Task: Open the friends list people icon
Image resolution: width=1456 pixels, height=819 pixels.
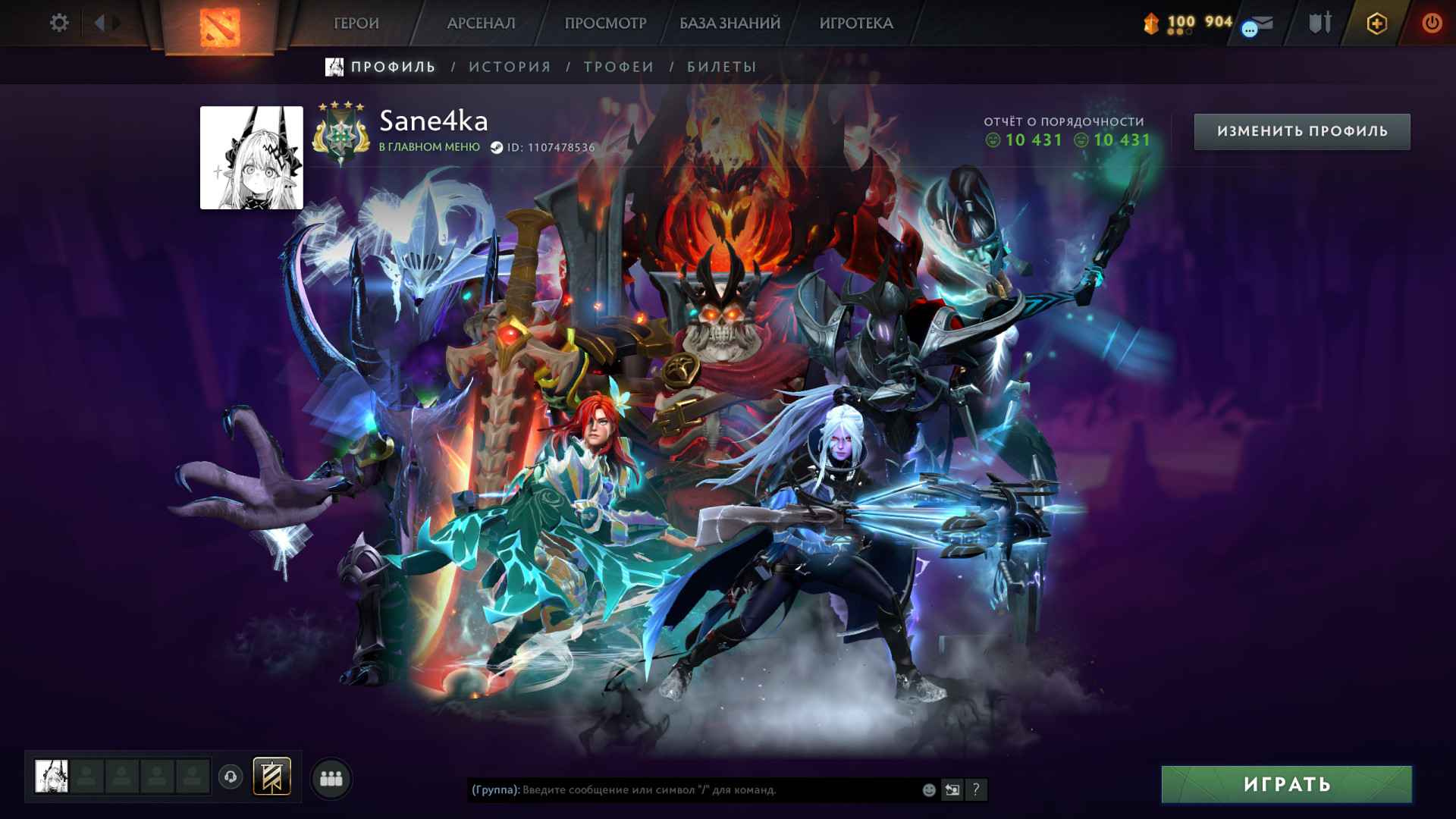Action: (331, 780)
